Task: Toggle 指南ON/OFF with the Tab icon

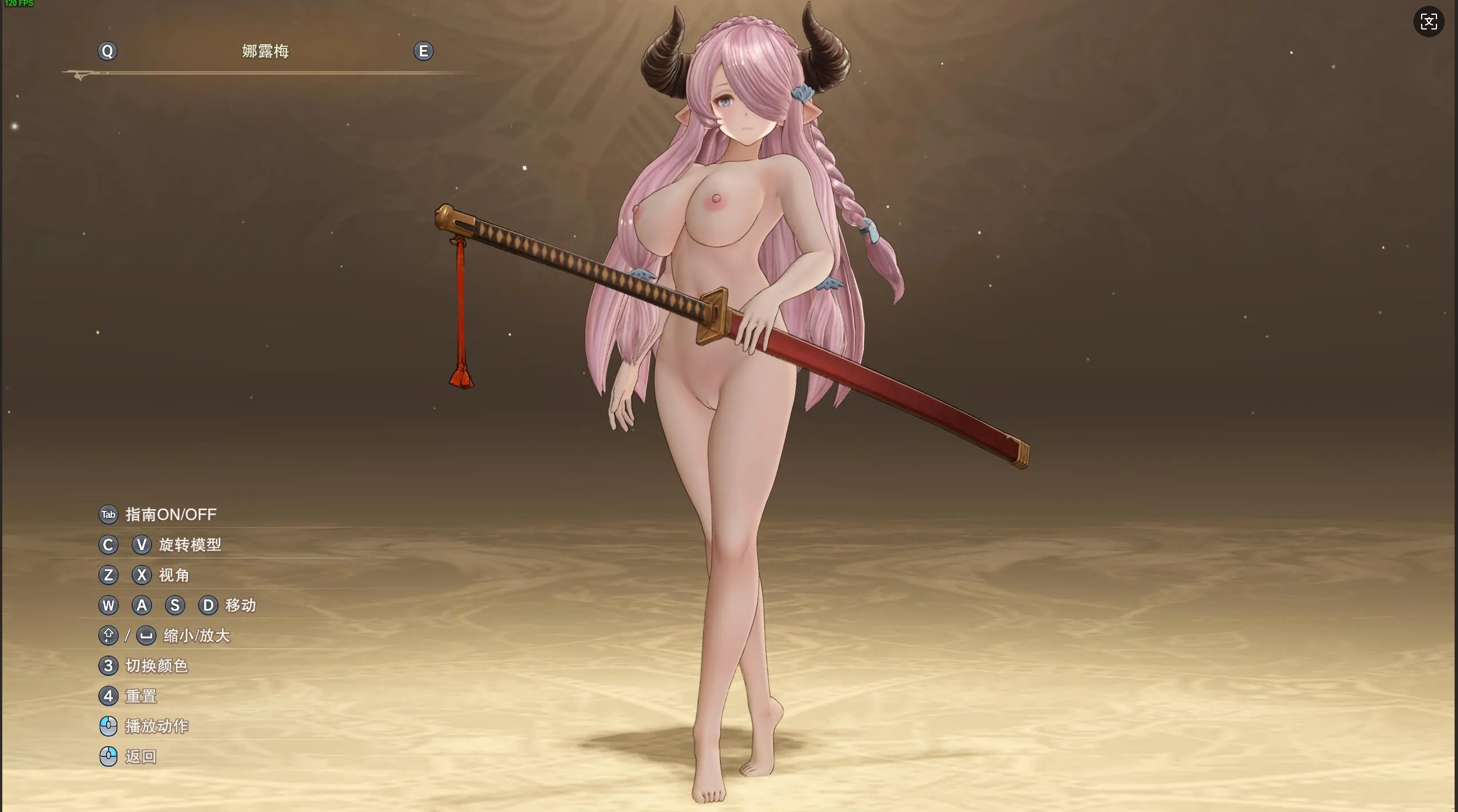Action: (108, 515)
